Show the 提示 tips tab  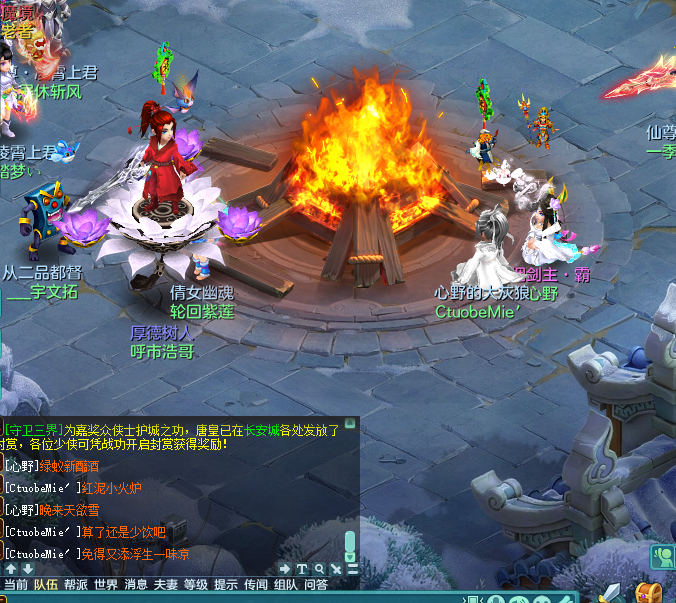click(226, 585)
